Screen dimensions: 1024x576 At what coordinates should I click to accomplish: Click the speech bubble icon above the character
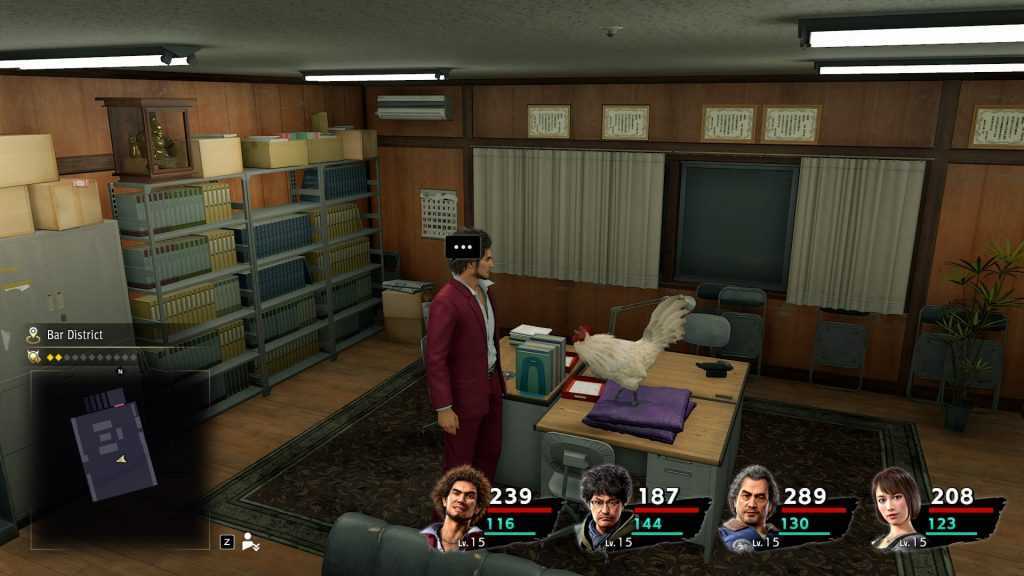(461, 245)
